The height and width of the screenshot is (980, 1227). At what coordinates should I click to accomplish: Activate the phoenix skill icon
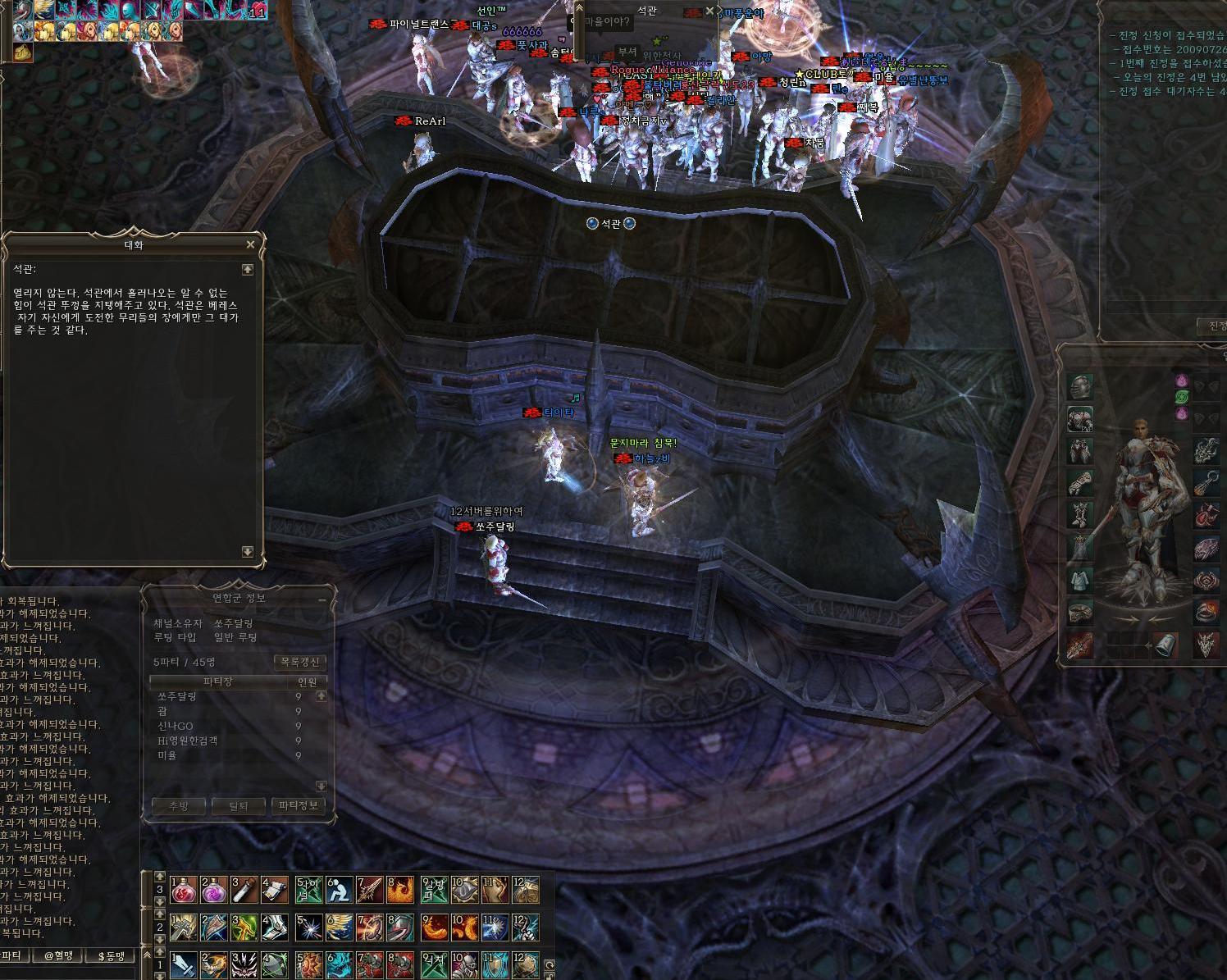(401, 890)
